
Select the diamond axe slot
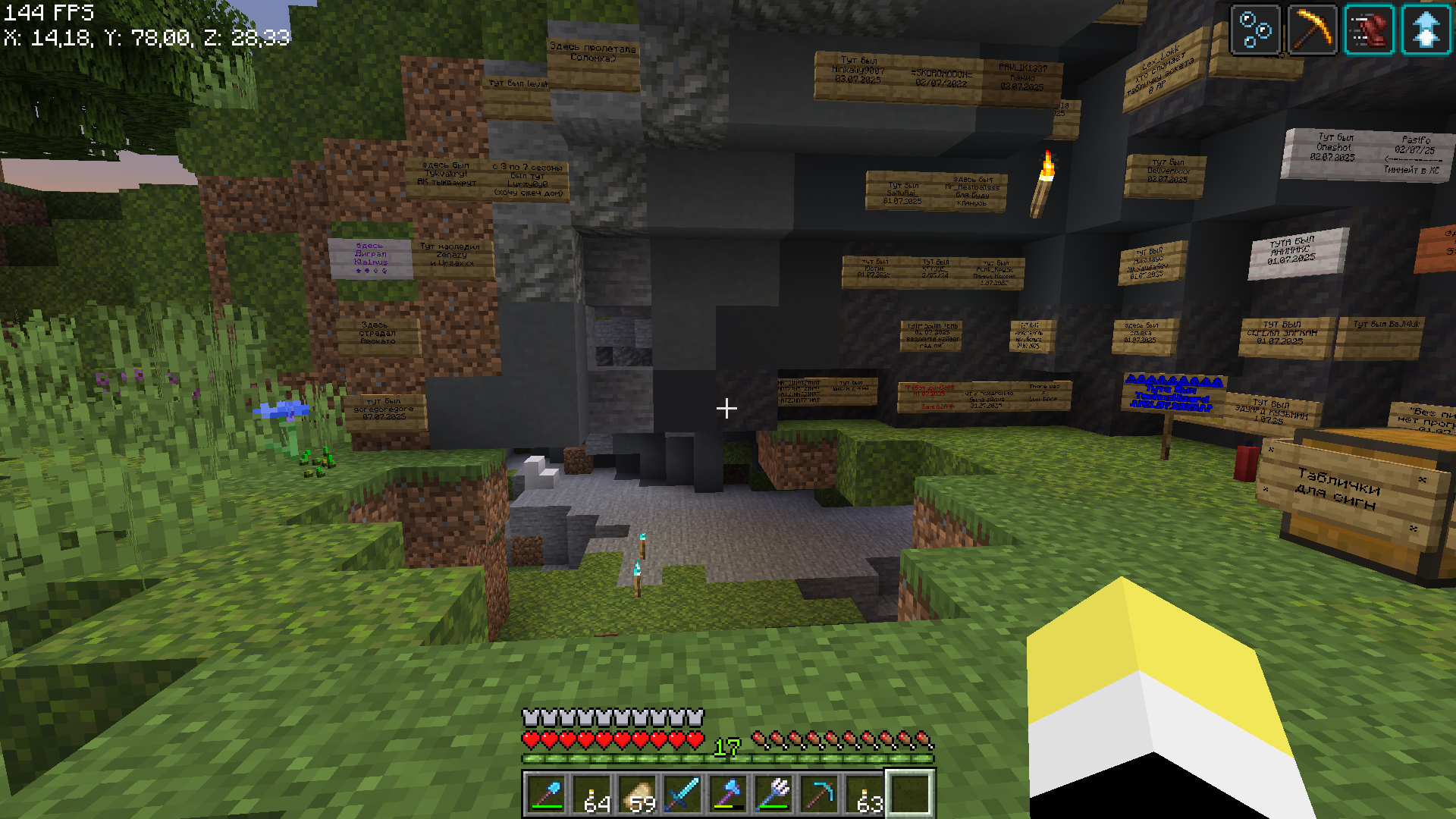pyautogui.click(x=729, y=794)
